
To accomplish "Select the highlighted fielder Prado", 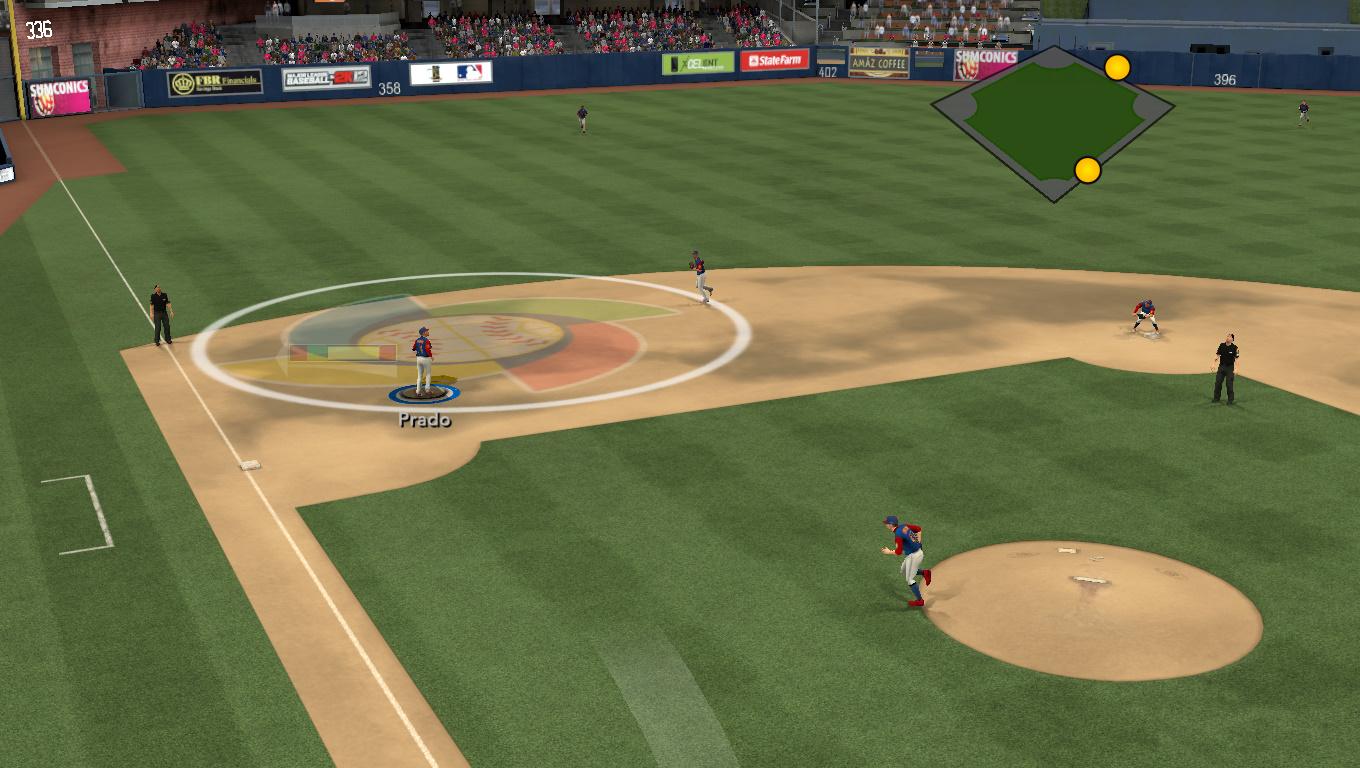I will click(x=423, y=360).
